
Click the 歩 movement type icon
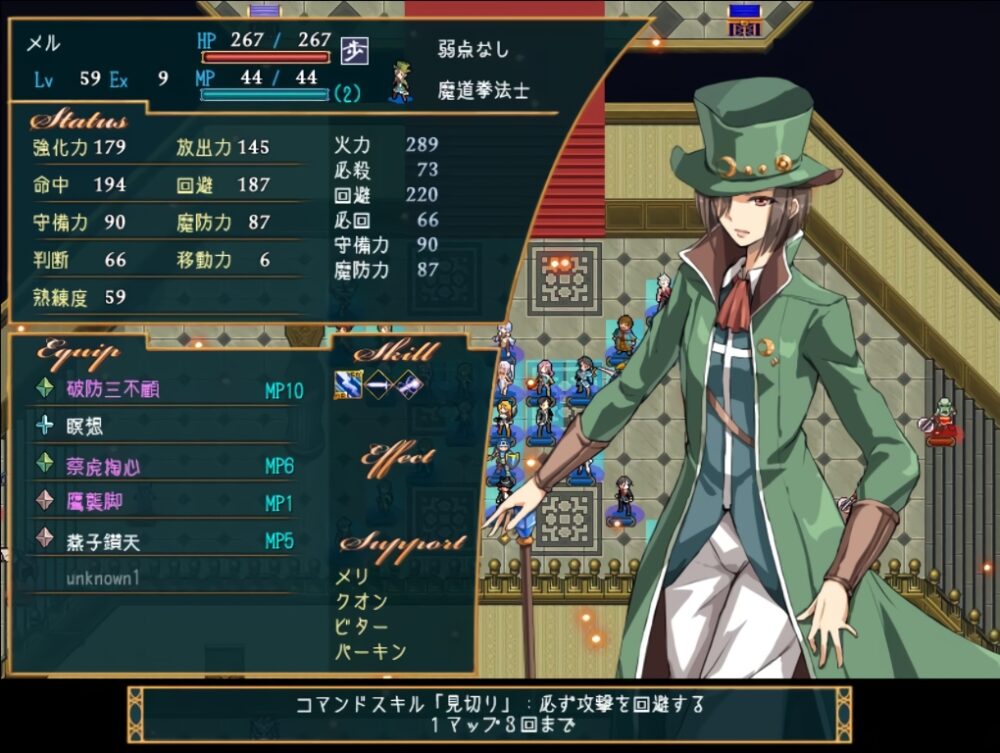[x=353, y=49]
